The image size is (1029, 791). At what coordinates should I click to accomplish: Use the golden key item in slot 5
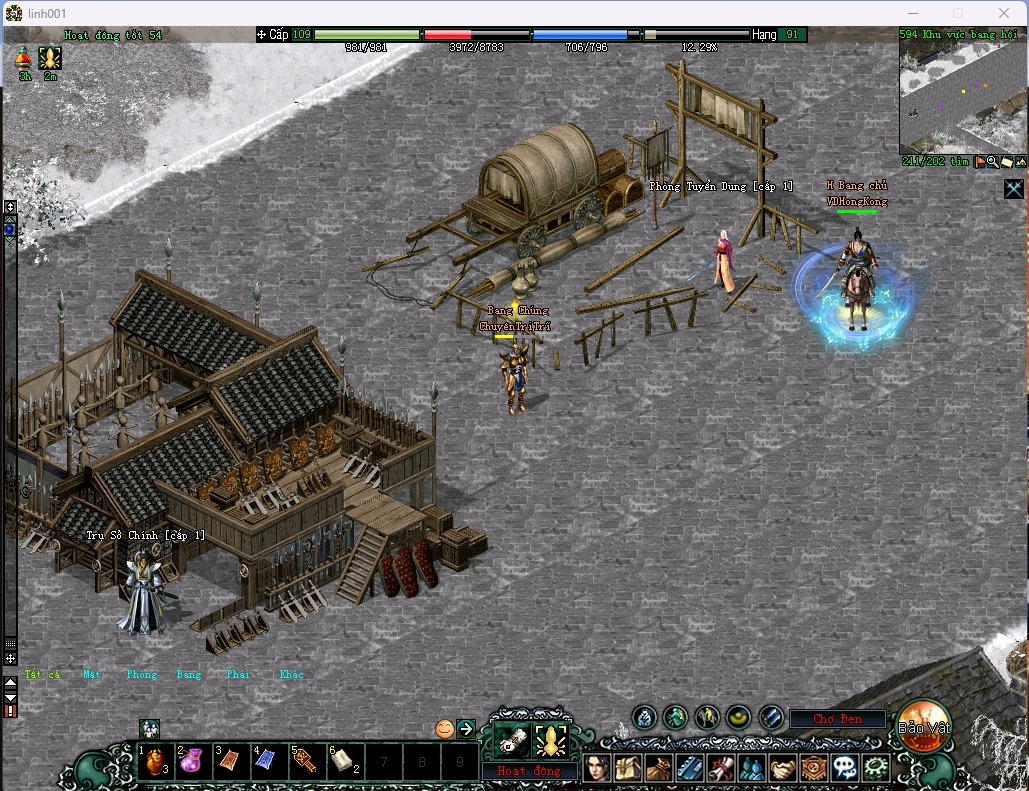click(x=304, y=762)
